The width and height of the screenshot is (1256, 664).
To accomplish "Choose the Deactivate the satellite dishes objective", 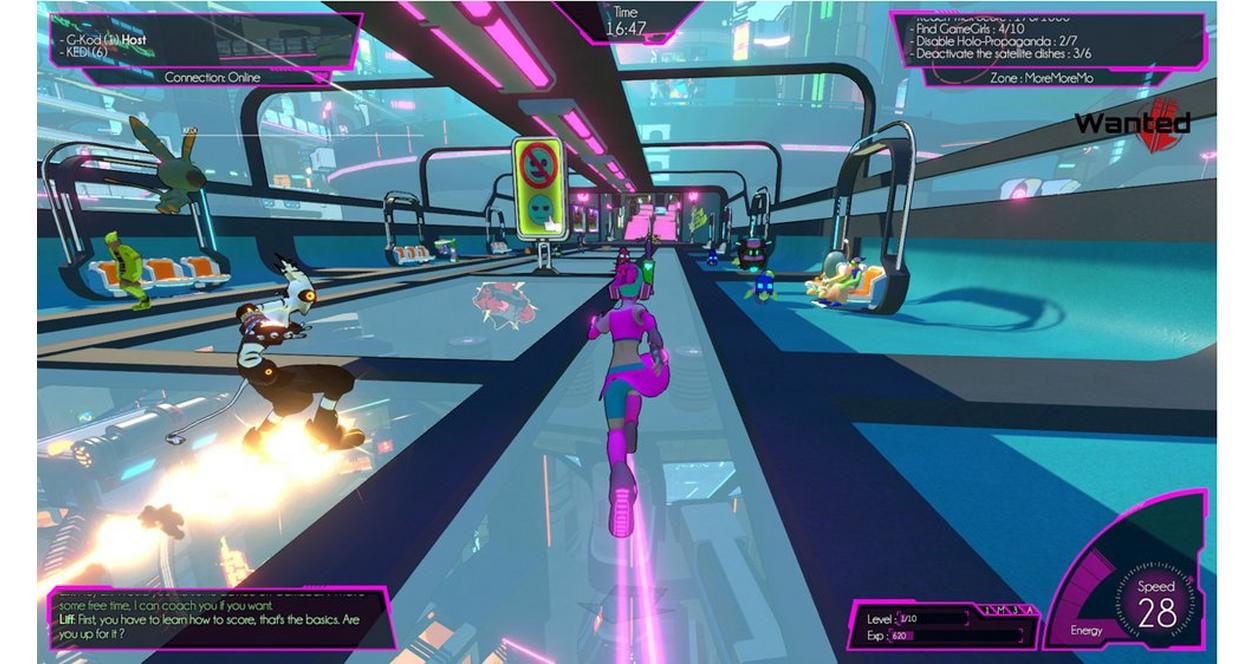I will pos(1013,54).
